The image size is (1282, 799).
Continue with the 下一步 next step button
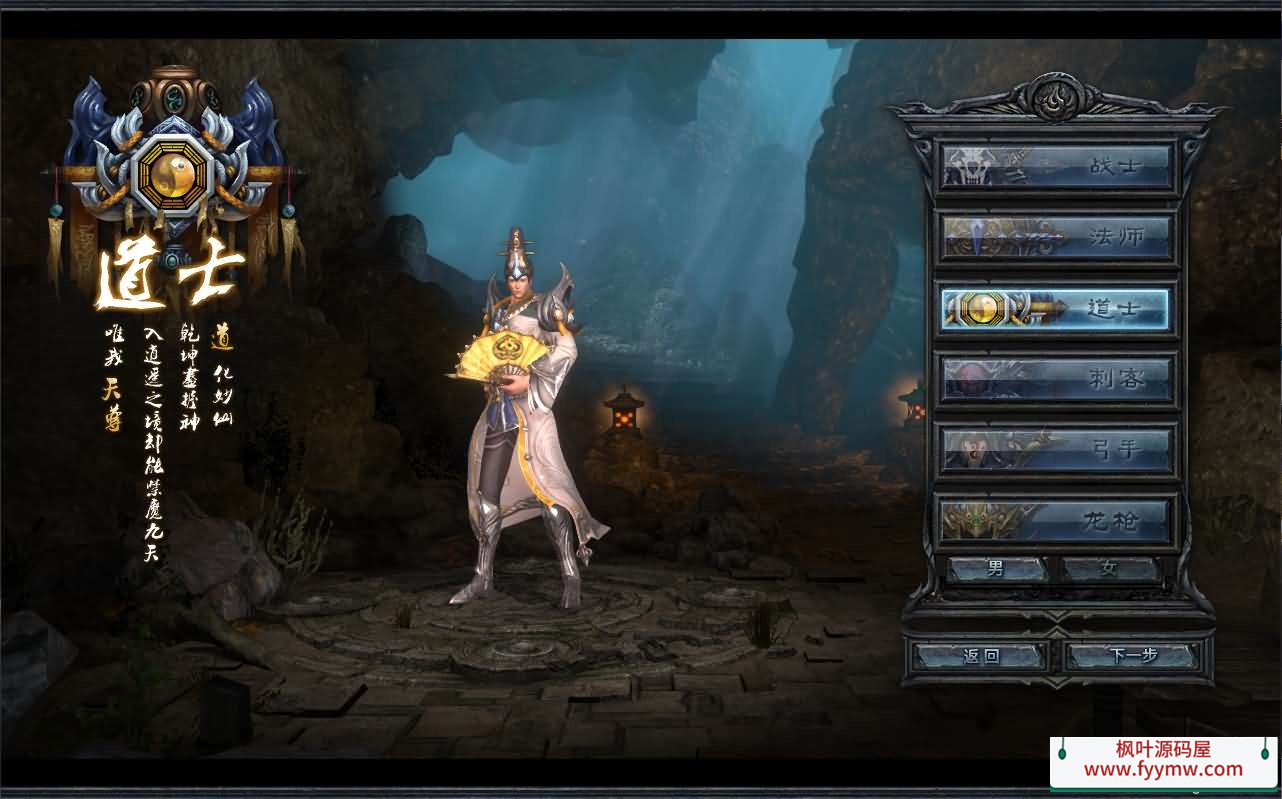click(1132, 656)
